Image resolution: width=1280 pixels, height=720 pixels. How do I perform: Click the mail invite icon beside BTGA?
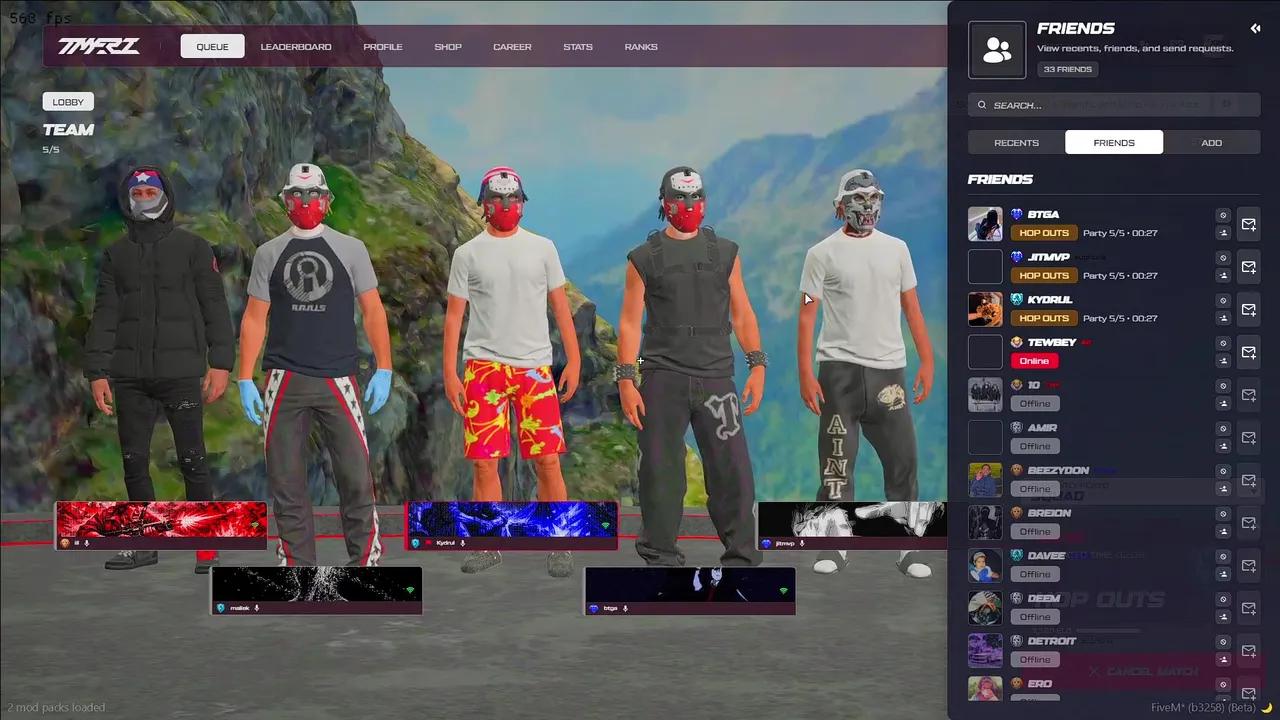pyautogui.click(x=1248, y=225)
